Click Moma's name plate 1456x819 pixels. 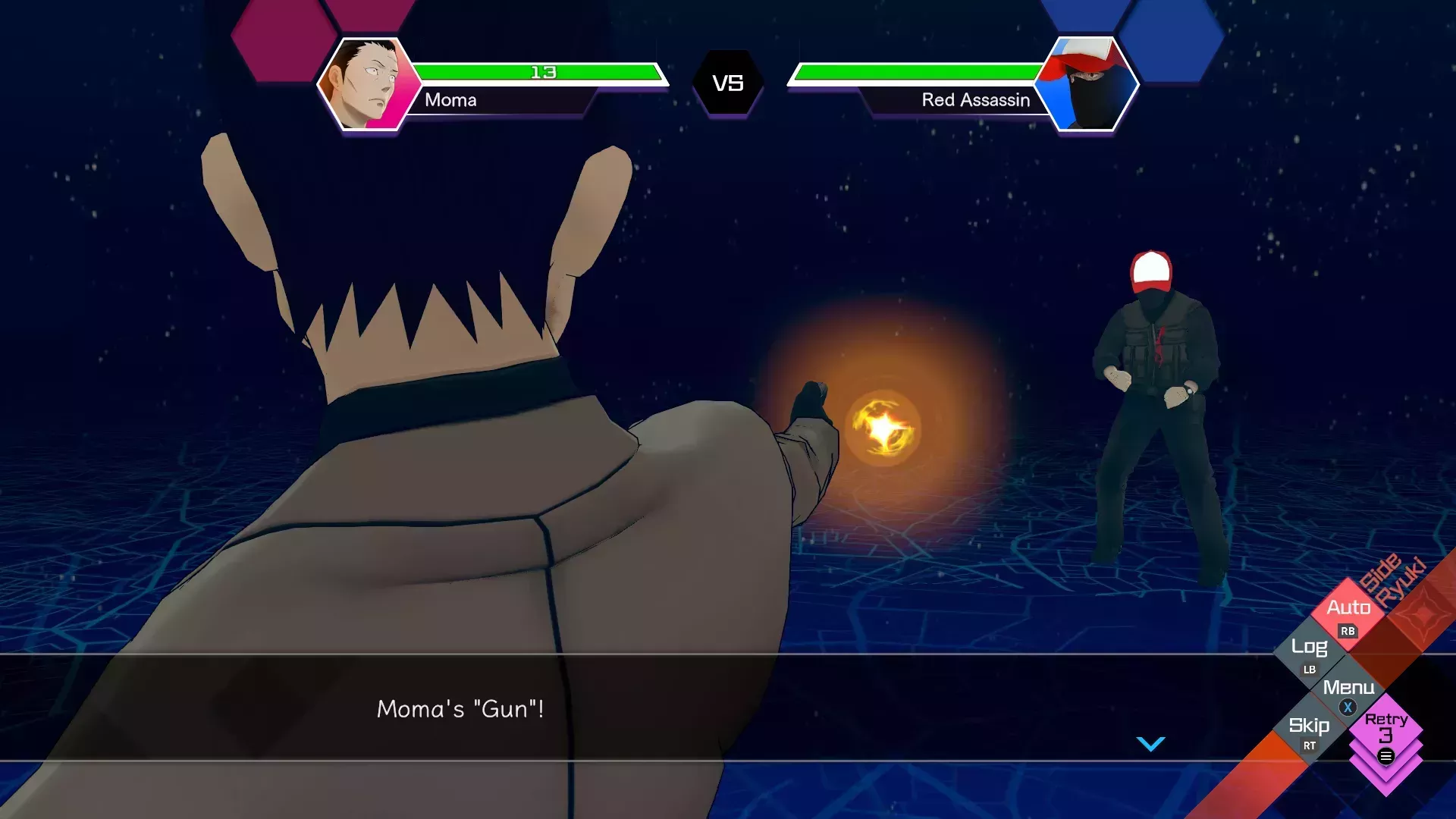pos(452,101)
